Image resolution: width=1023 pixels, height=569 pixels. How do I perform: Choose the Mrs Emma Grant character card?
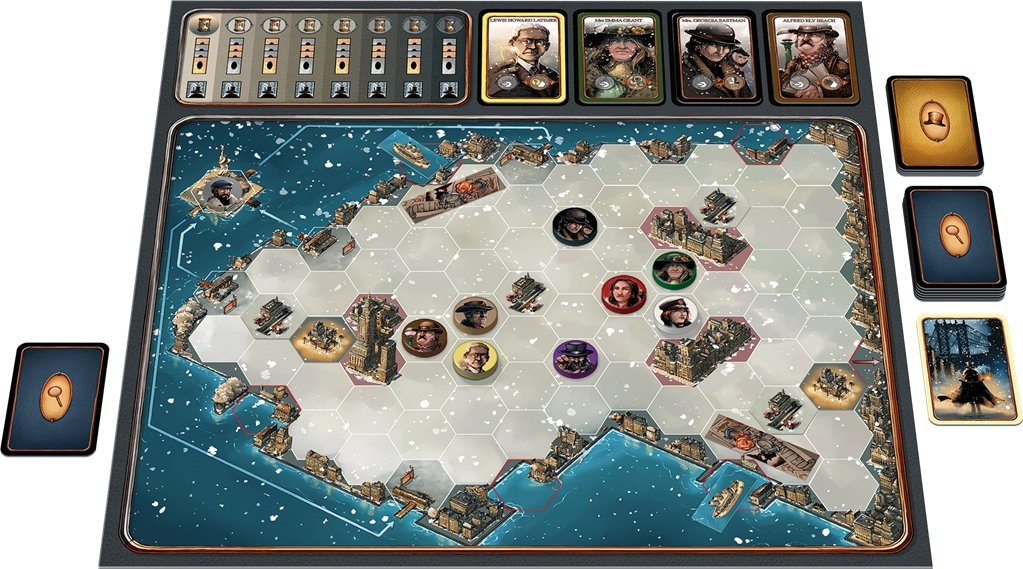coord(619,57)
